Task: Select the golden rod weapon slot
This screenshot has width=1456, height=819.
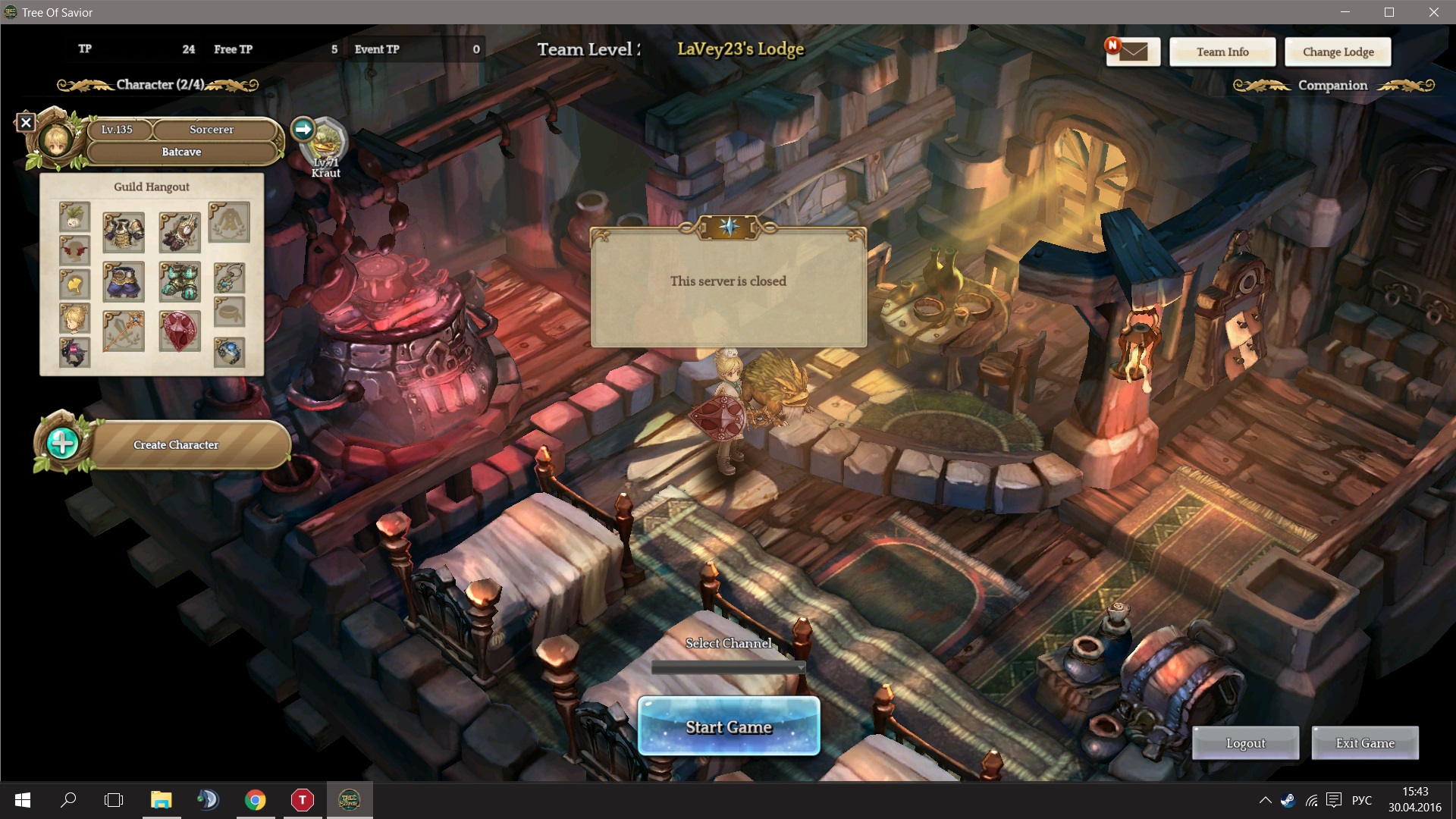Action: click(x=124, y=331)
